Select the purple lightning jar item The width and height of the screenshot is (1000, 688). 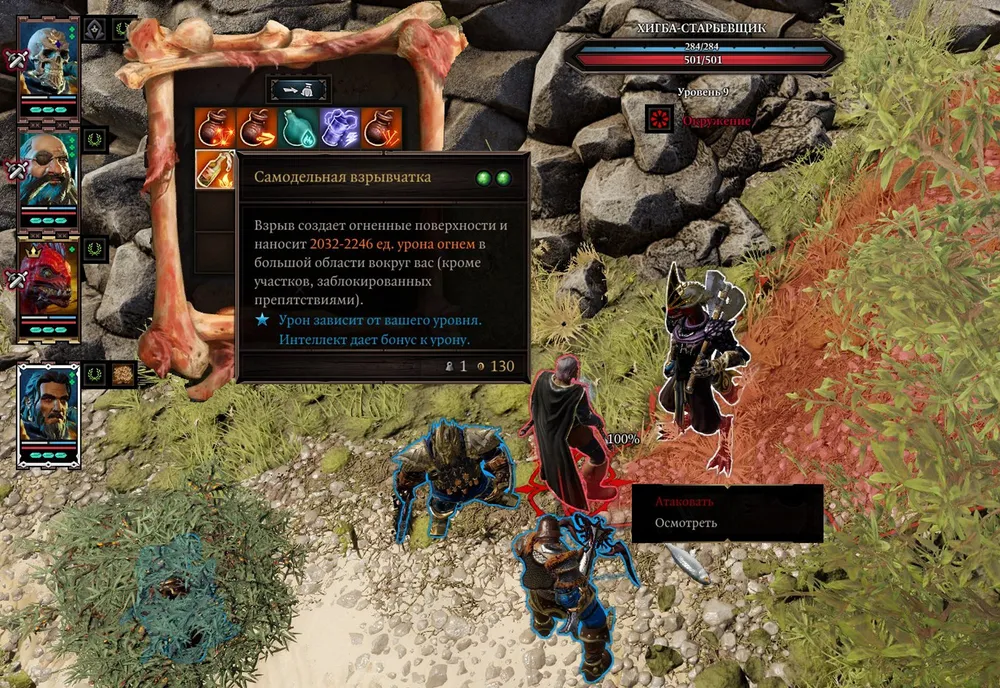click(x=340, y=128)
